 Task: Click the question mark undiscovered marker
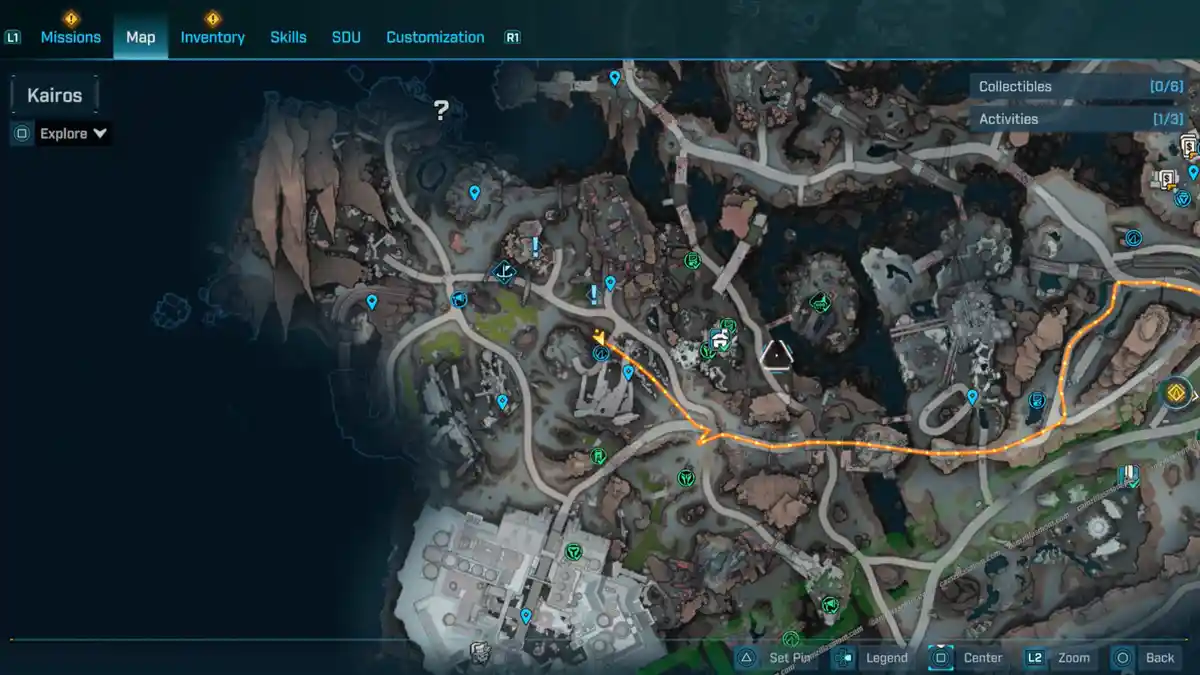click(441, 110)
